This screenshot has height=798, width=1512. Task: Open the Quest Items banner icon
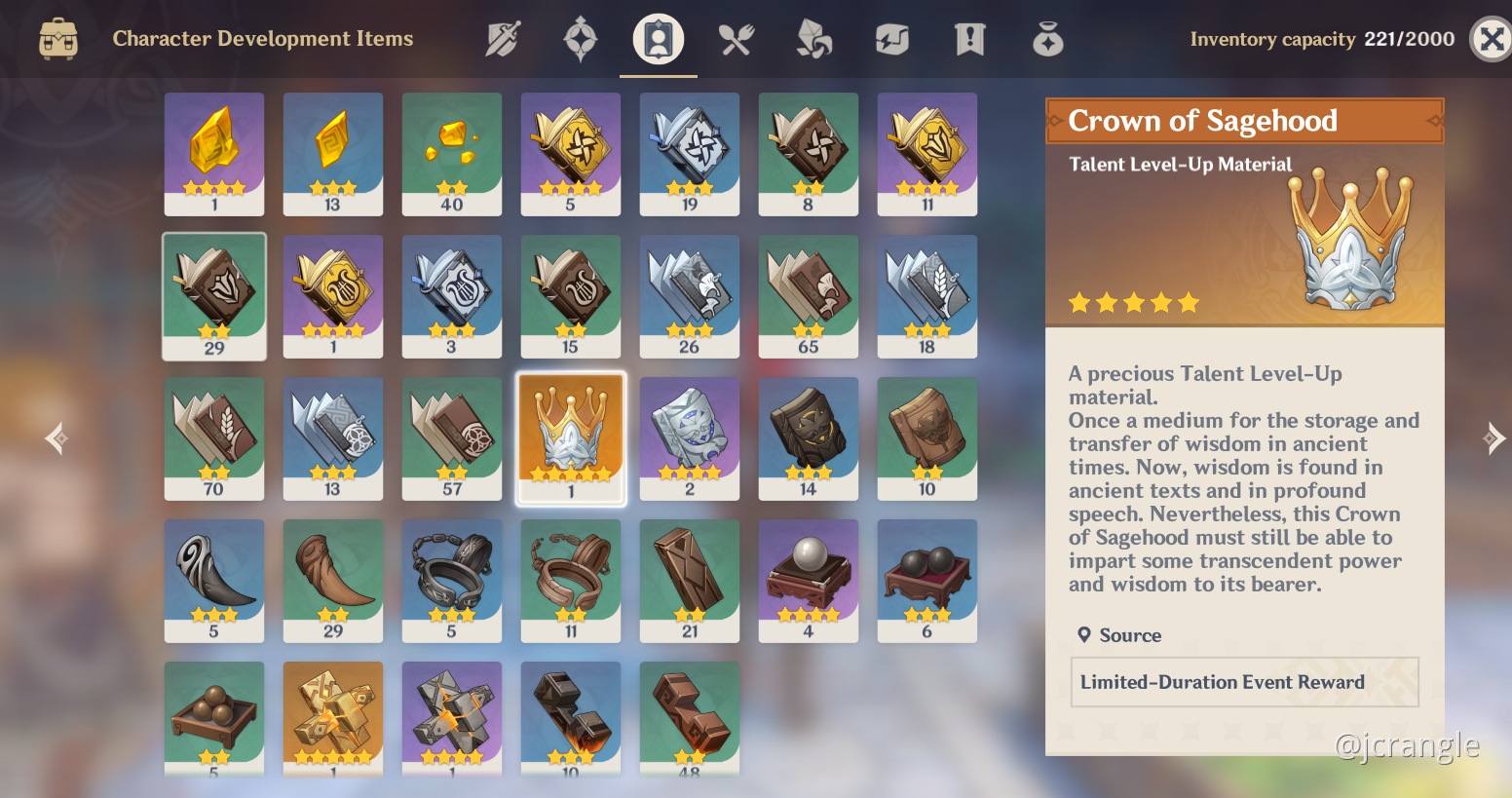coord(969,39)
